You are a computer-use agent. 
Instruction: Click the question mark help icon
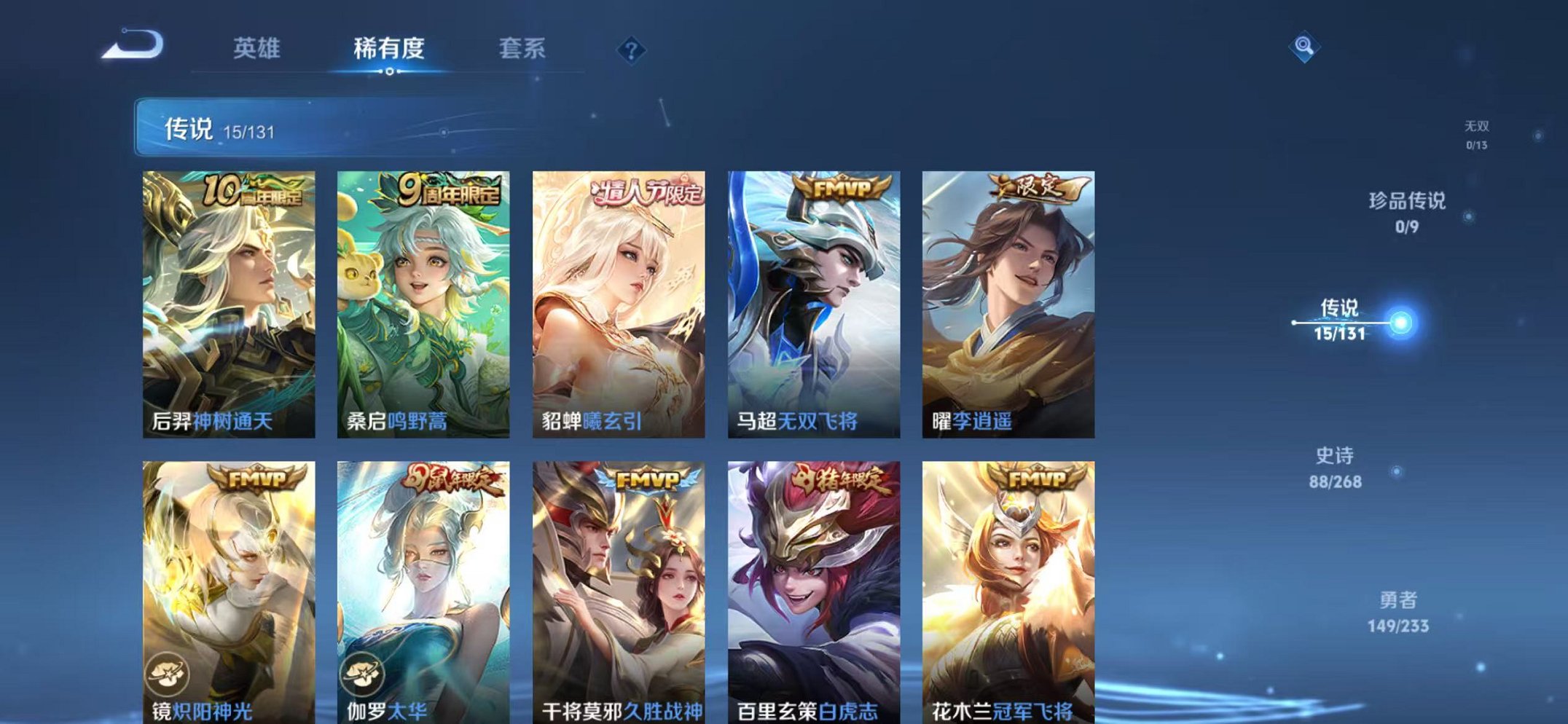pyautogui.click(x=632, y=50)
